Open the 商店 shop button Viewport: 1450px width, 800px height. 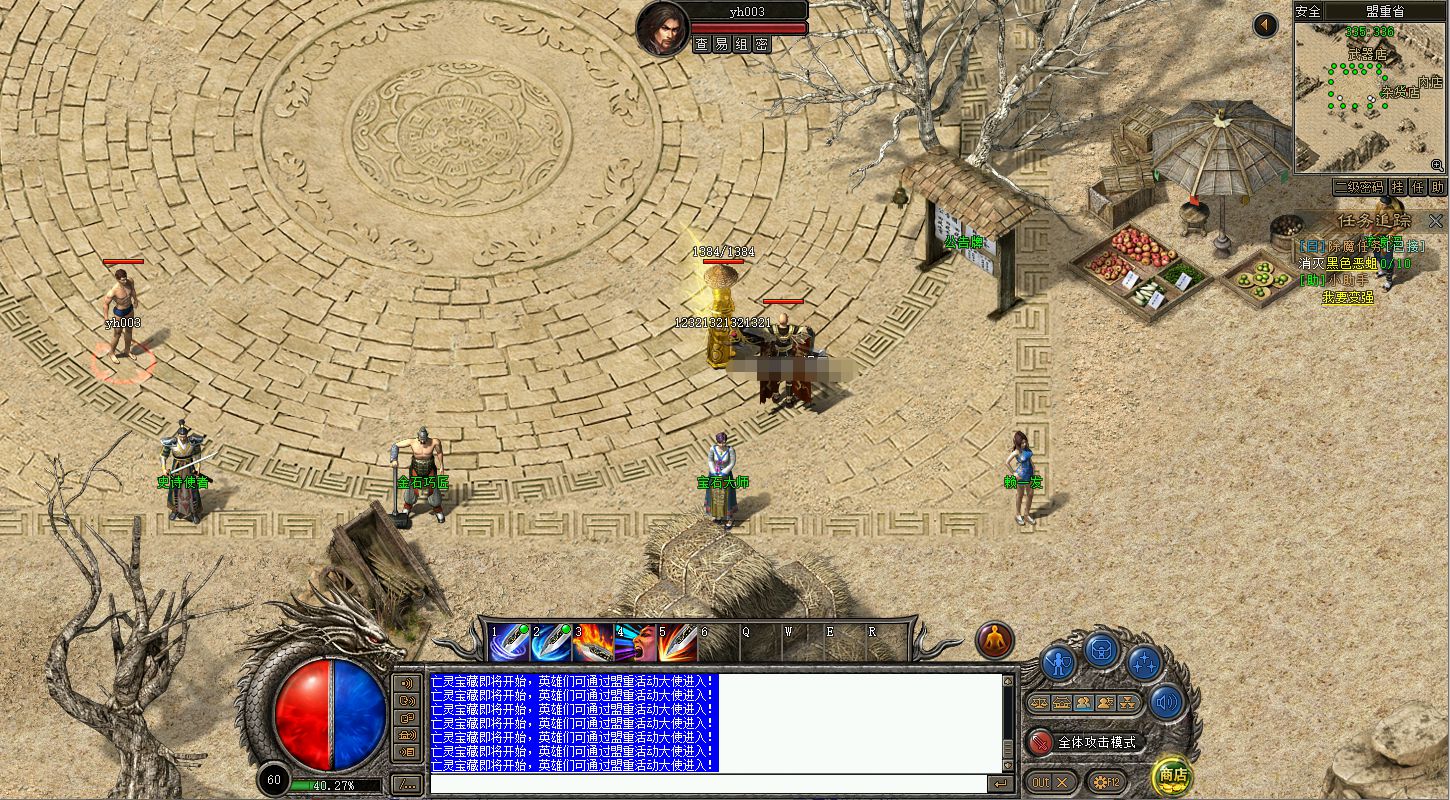pyautogui.click(x=1173, y=775)
